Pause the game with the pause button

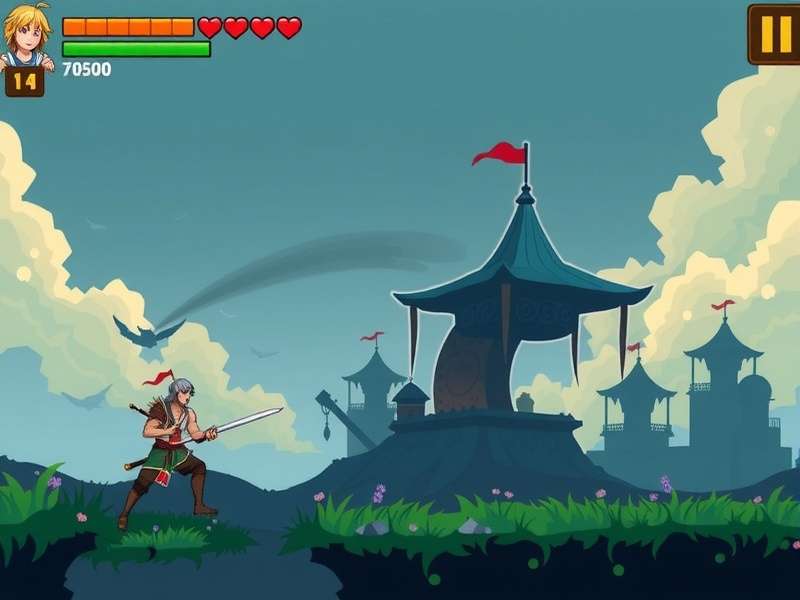775,34
